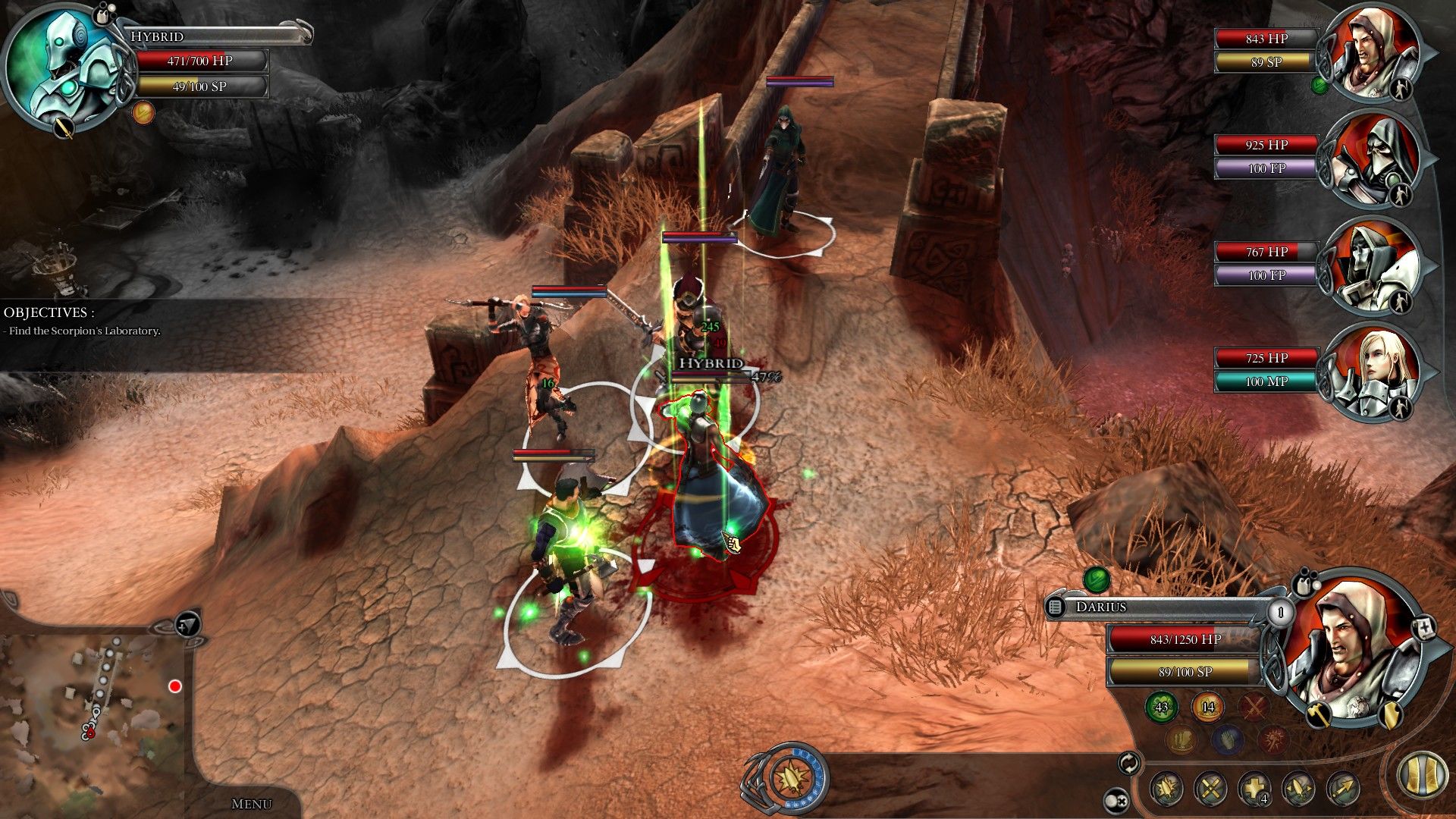Activate the orange skill showing 14
Image resolution: width=1456 pixels, height=819 pixels.
pos(1208,707)
